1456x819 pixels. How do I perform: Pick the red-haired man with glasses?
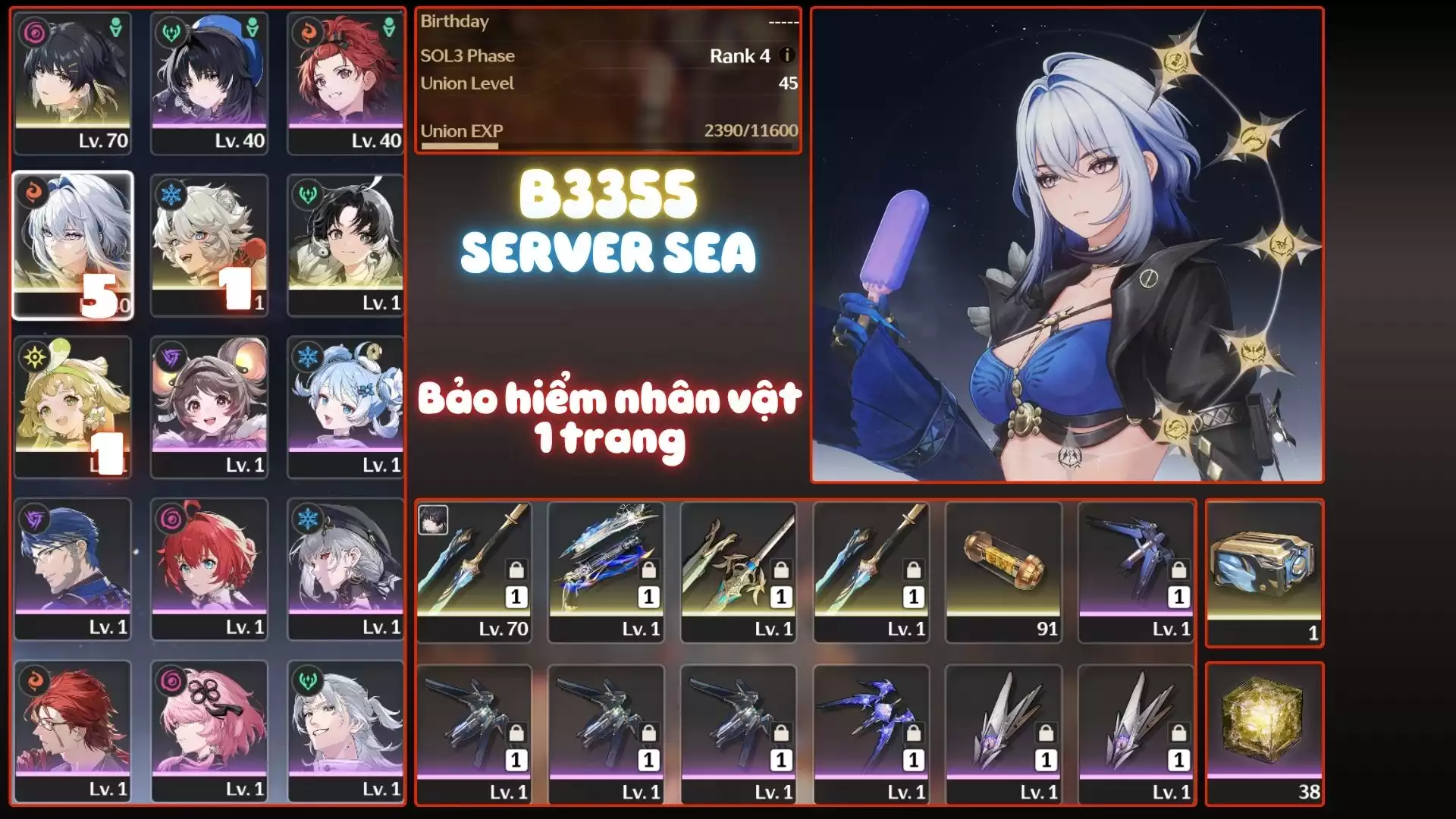point(73,731)
